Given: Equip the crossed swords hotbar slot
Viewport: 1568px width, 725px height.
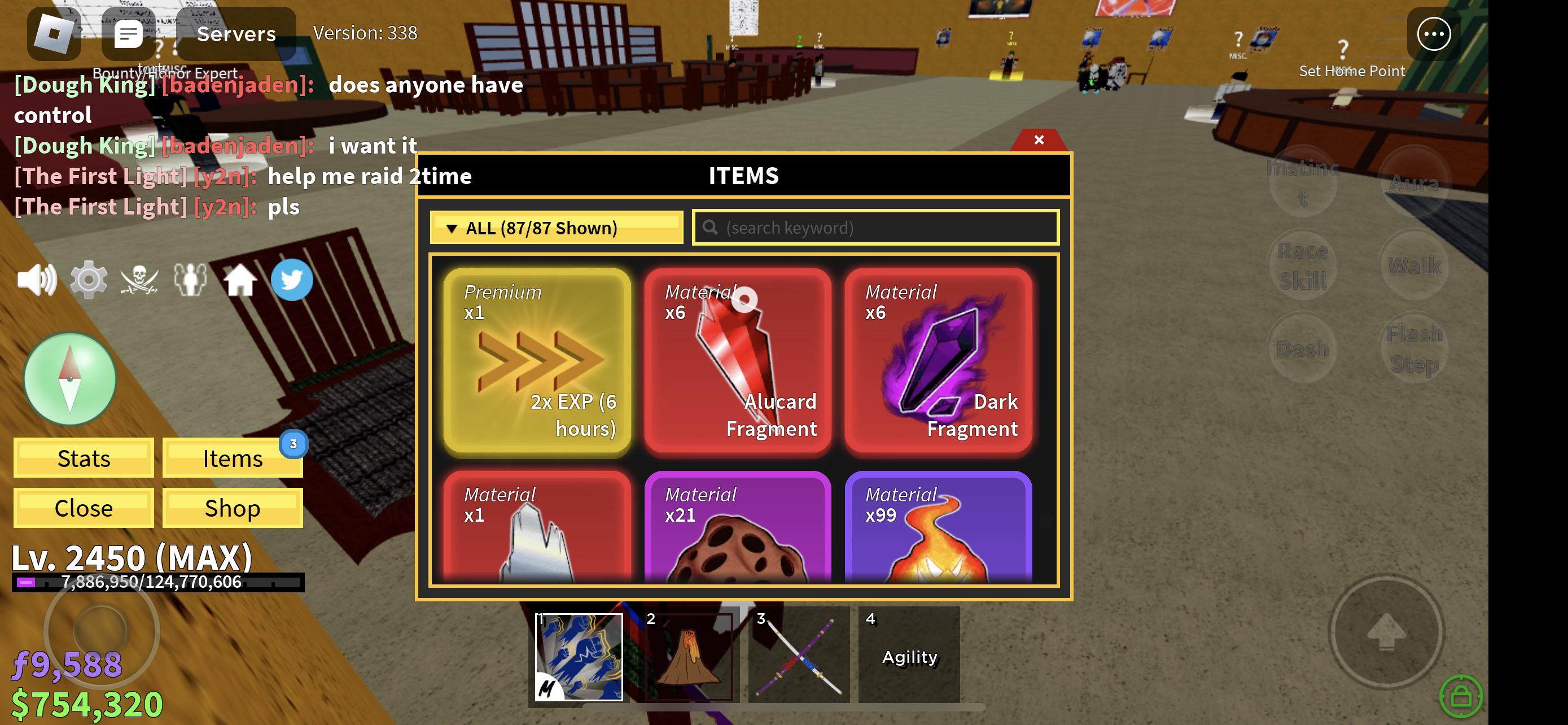Looking at the screenshot, I should tap(799, 656).
